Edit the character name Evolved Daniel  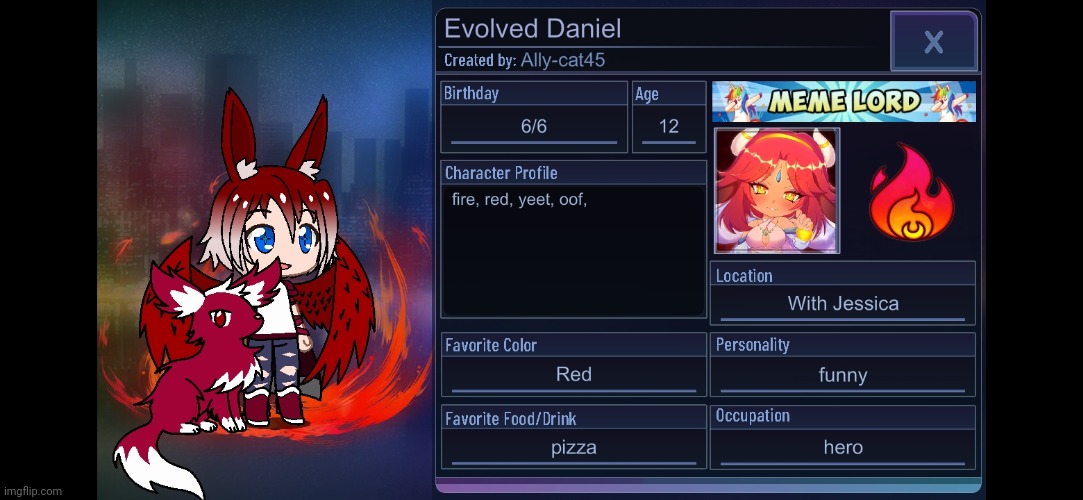pyautogui.click(x=533, y=29)
